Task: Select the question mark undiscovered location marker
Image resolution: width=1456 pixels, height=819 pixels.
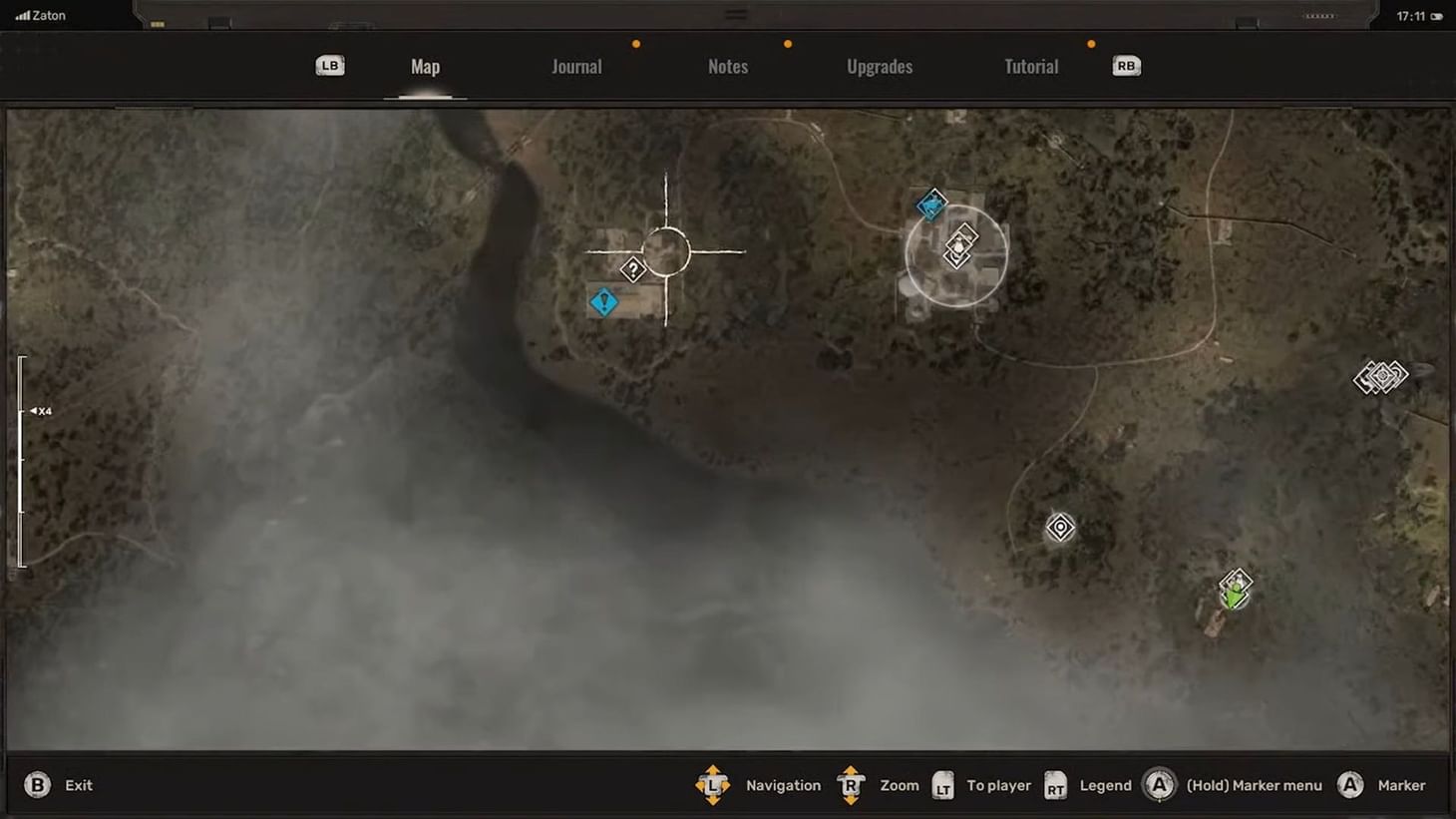Action: coord(635,268)
